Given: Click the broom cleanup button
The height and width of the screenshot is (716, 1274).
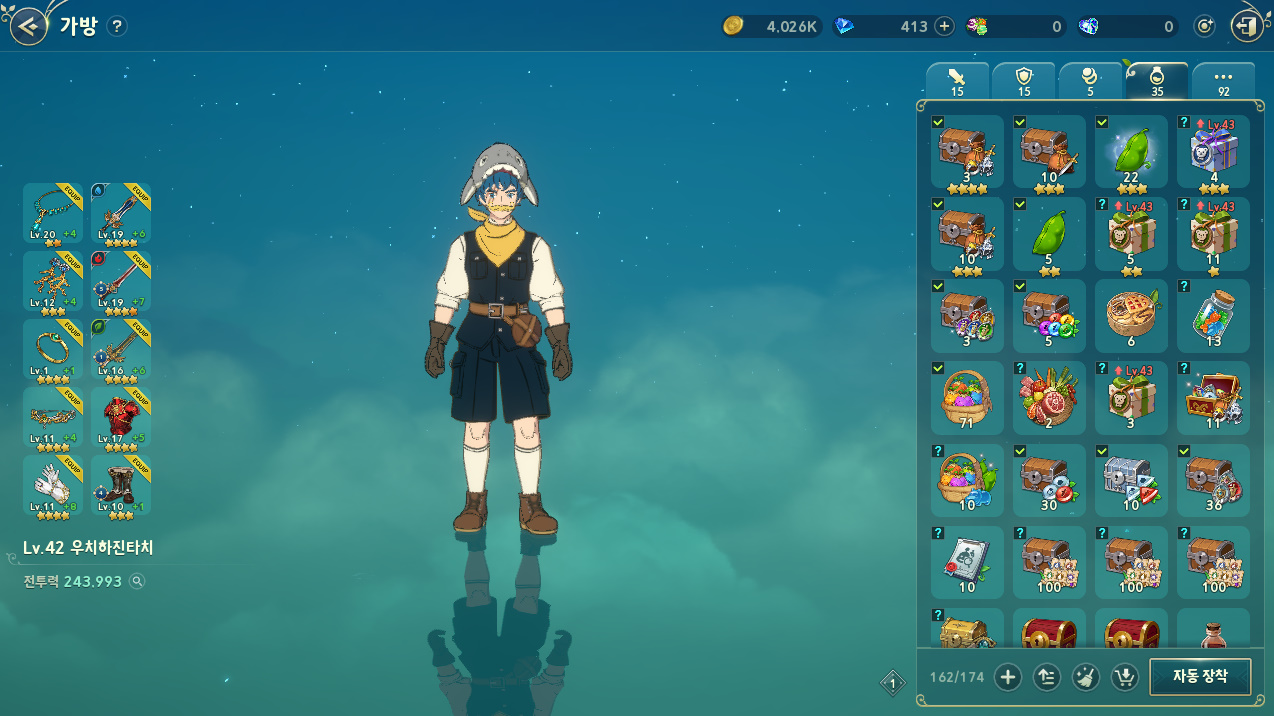Looking at the screenshot, I should pos(1085,678).
